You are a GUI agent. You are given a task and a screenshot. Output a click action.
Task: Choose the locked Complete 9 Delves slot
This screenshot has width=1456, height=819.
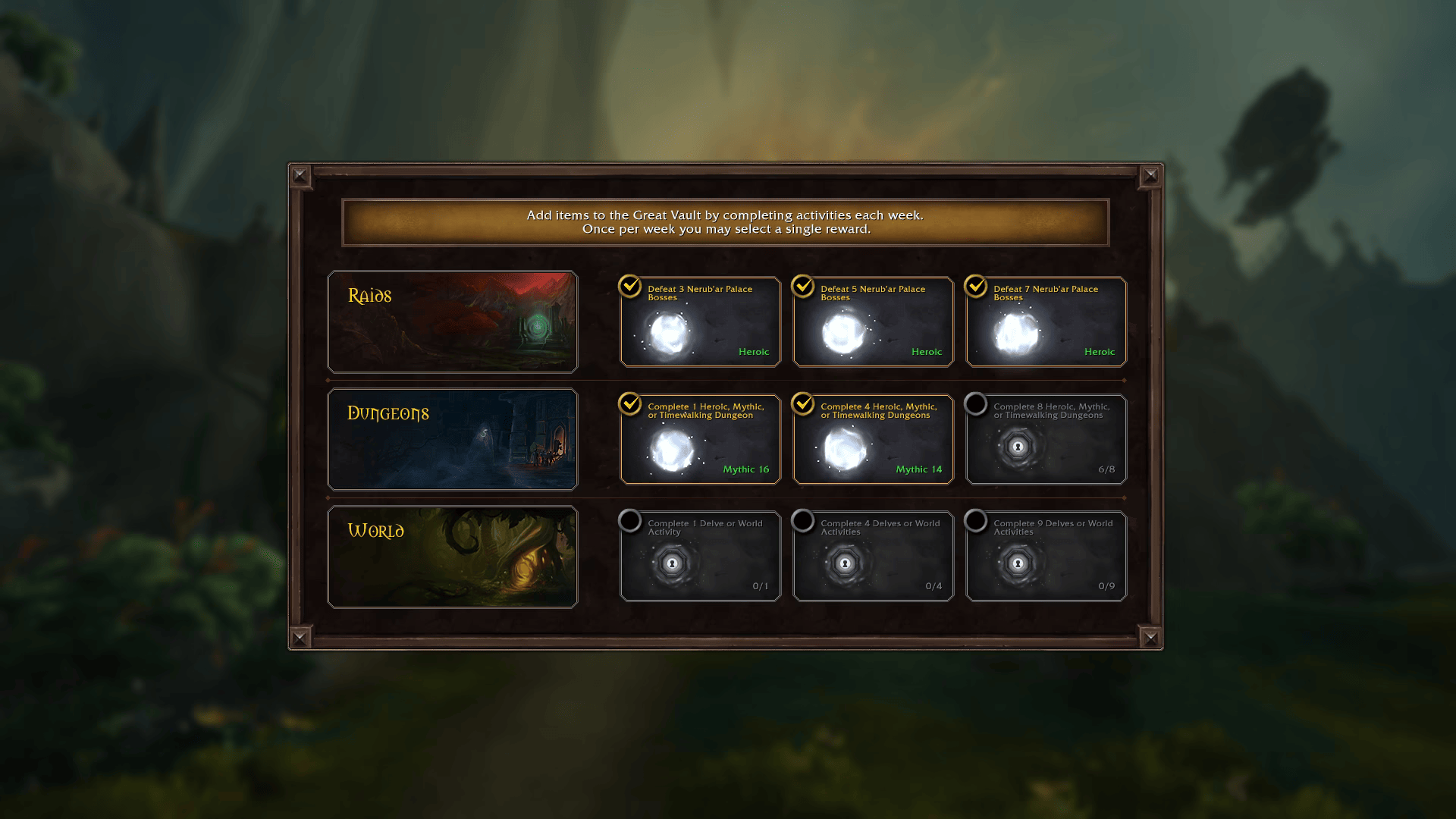tap(1046, 557)
